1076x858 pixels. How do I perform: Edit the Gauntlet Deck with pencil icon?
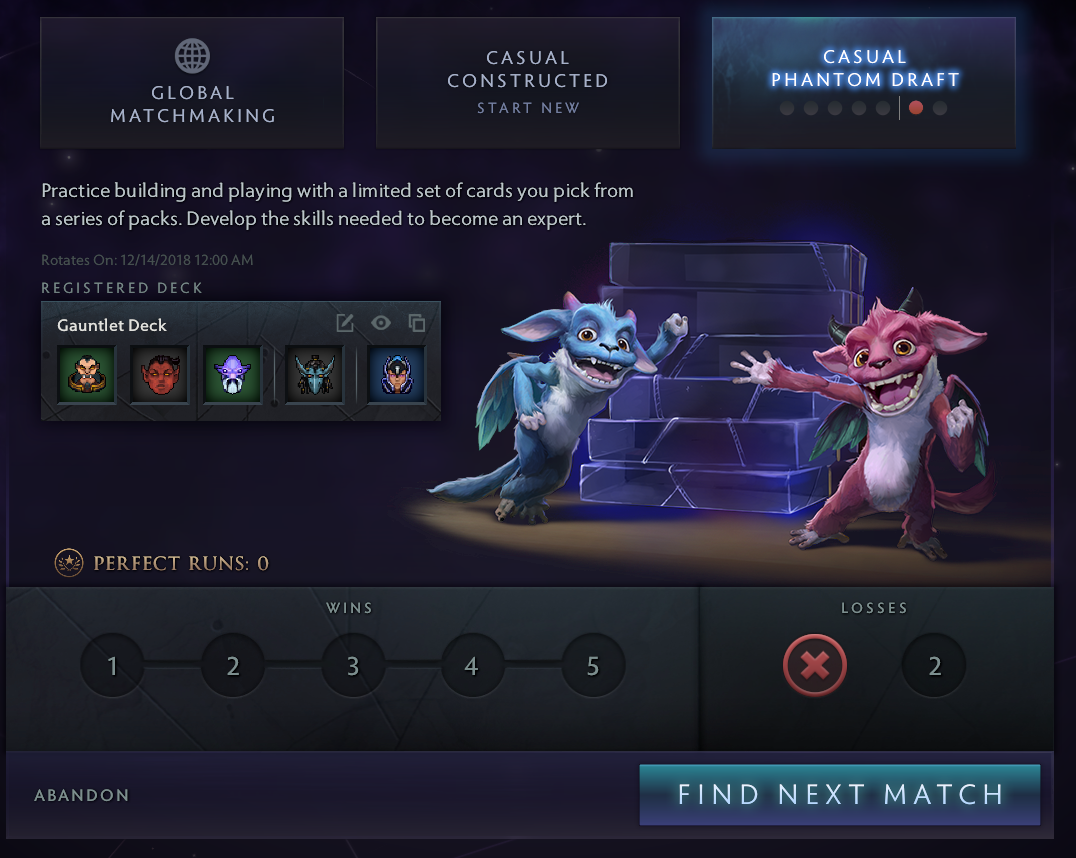click(345, 323)
